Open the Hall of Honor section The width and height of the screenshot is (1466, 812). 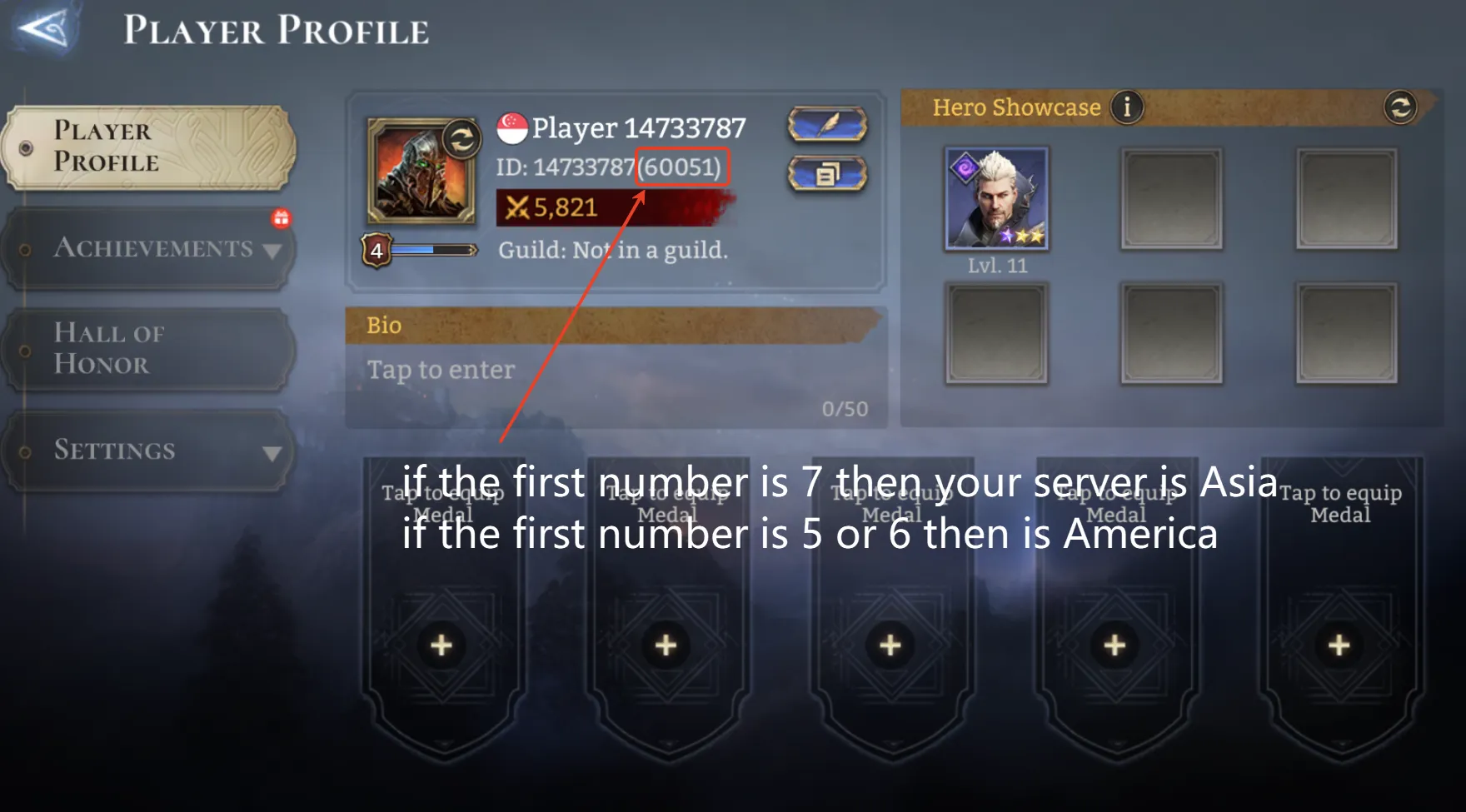(148, 349)
